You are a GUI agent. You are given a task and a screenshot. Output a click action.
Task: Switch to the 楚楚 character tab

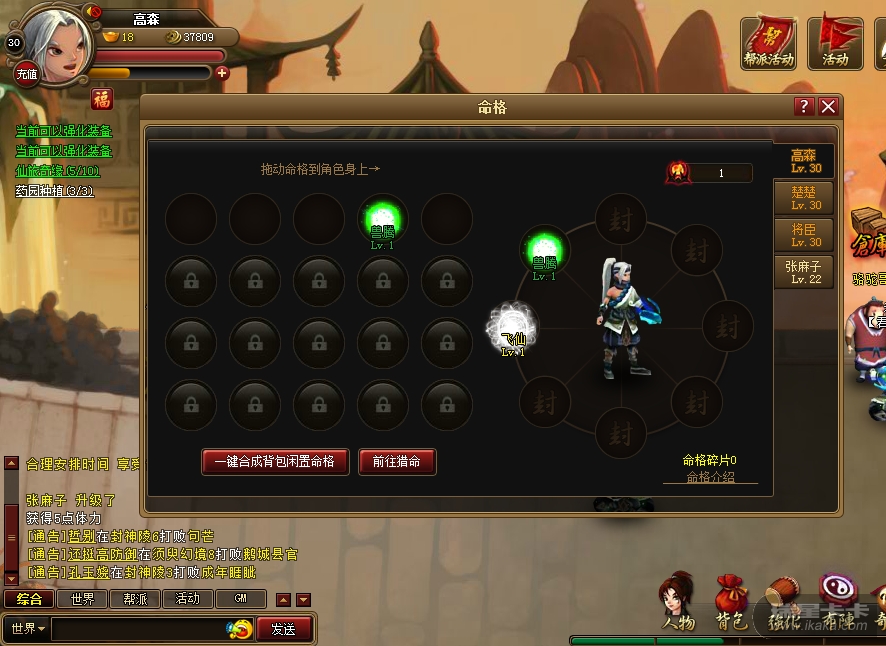pyautogui.click(x=804, y=198)
